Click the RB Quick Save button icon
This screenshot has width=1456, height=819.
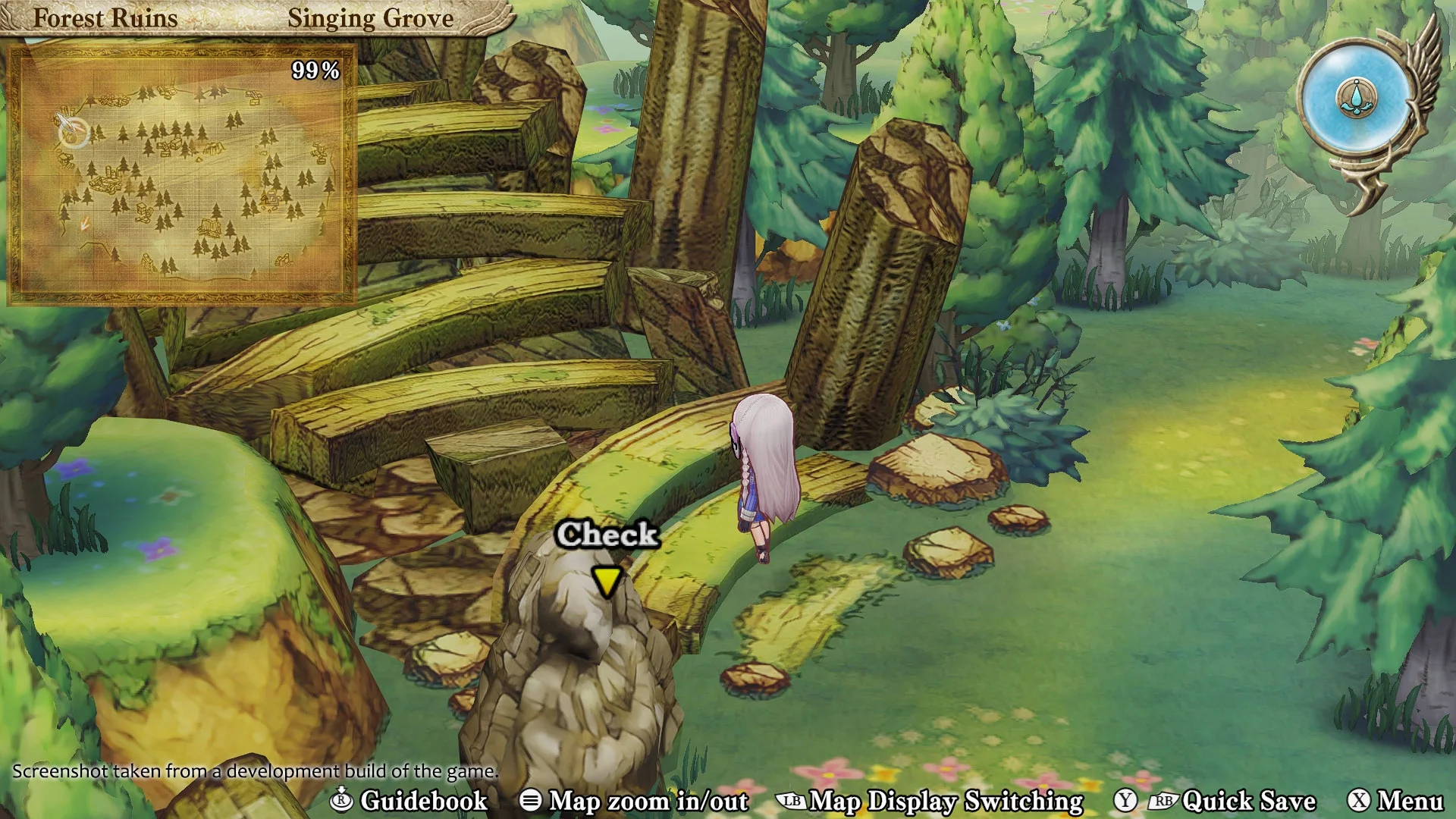1165,801
